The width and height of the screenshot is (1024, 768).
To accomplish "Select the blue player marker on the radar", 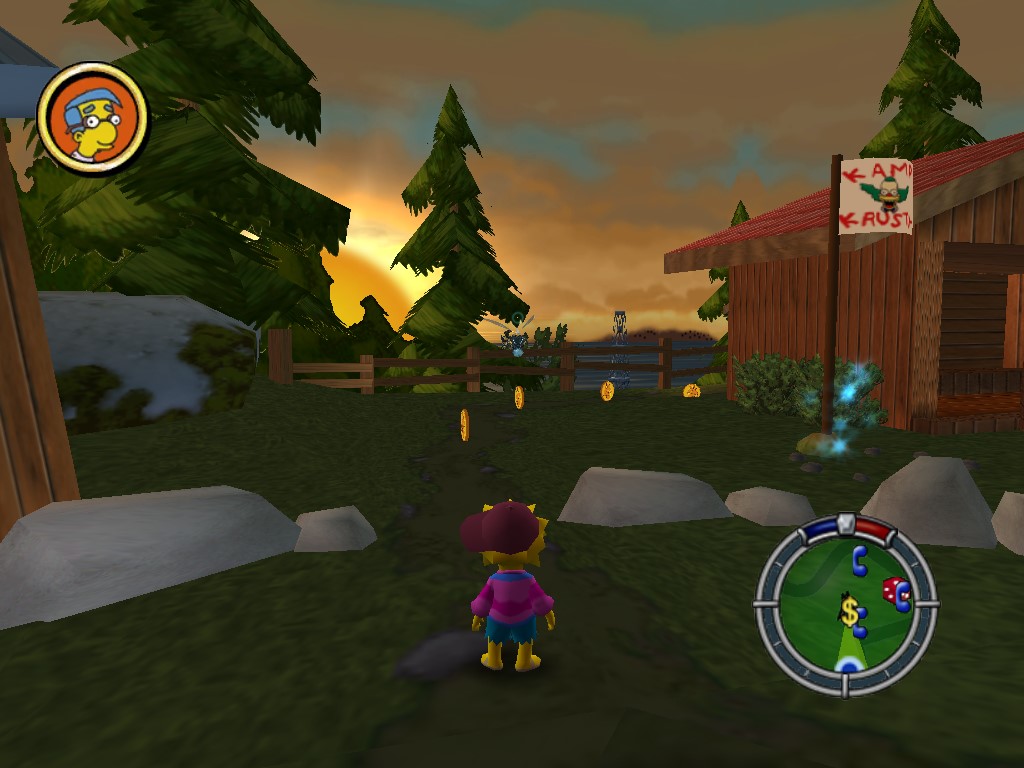I will (x=849, y=664).
